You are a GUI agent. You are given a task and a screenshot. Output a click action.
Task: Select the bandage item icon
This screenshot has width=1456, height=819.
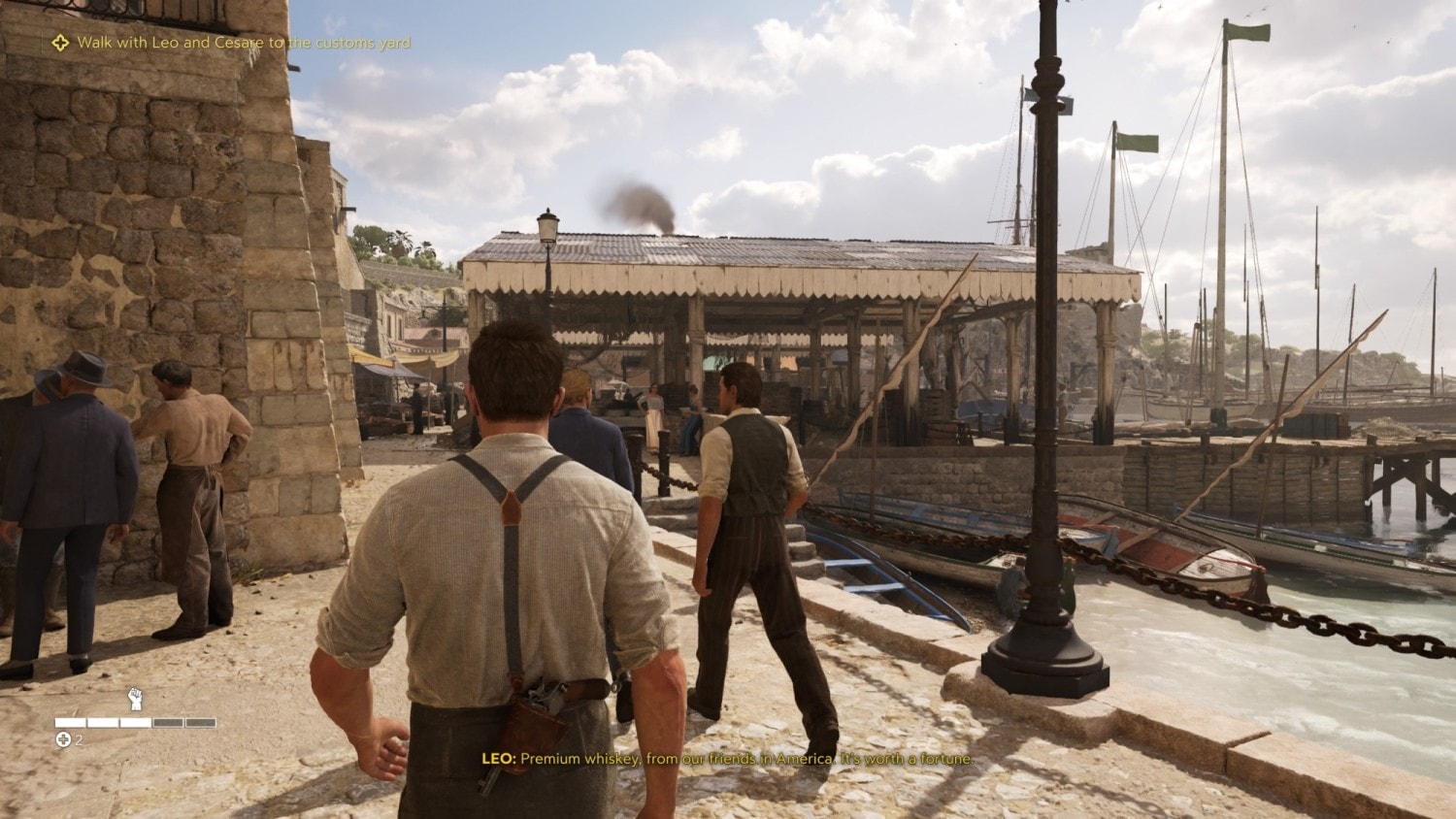pos(63,740)
